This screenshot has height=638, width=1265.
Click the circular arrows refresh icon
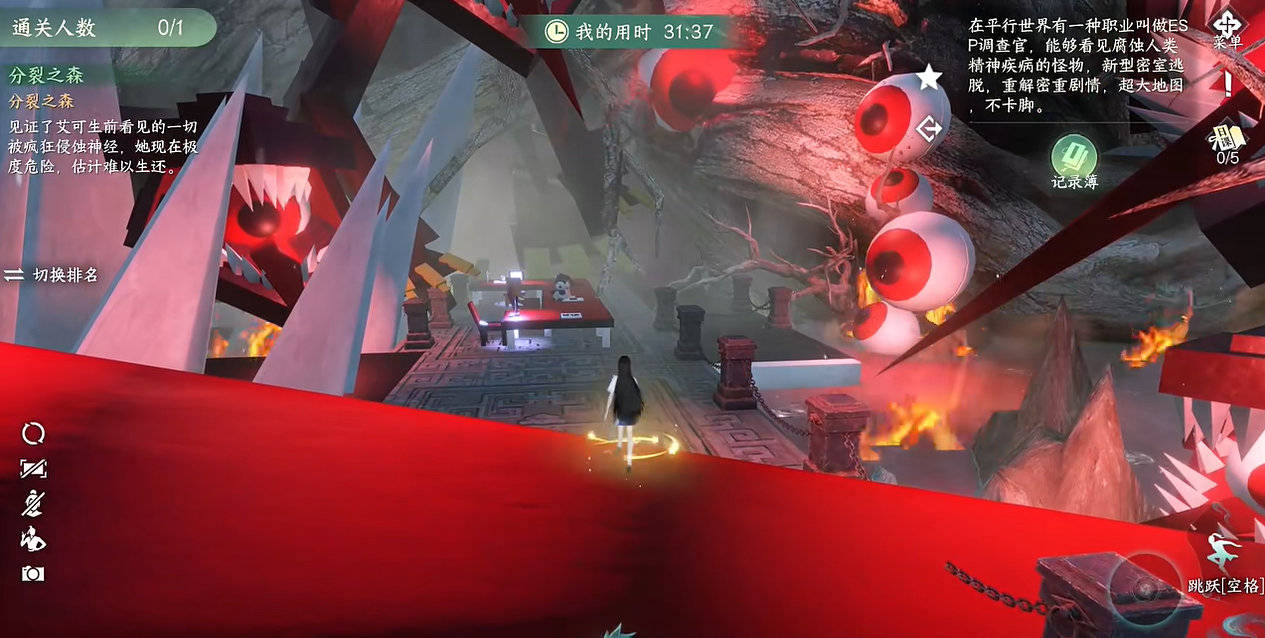33,433
